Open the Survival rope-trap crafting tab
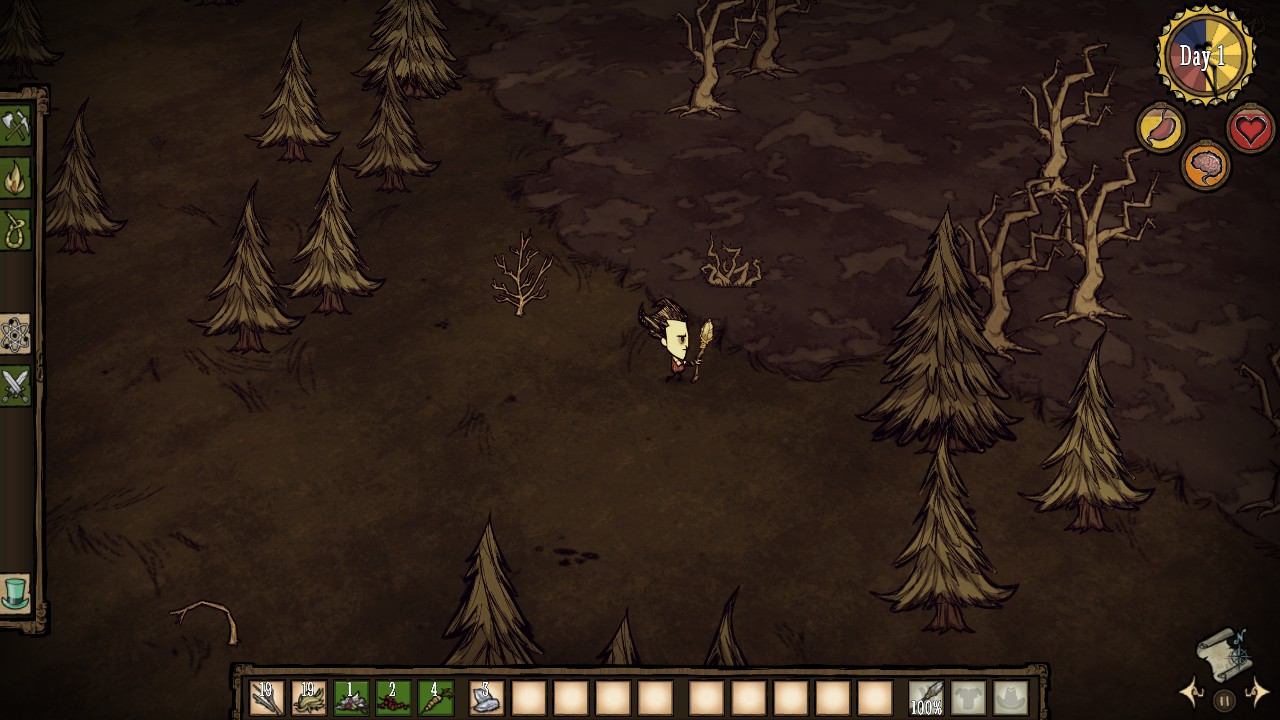Image resolution: width=1280 pixels, height=720 pixels. [15, 231]
